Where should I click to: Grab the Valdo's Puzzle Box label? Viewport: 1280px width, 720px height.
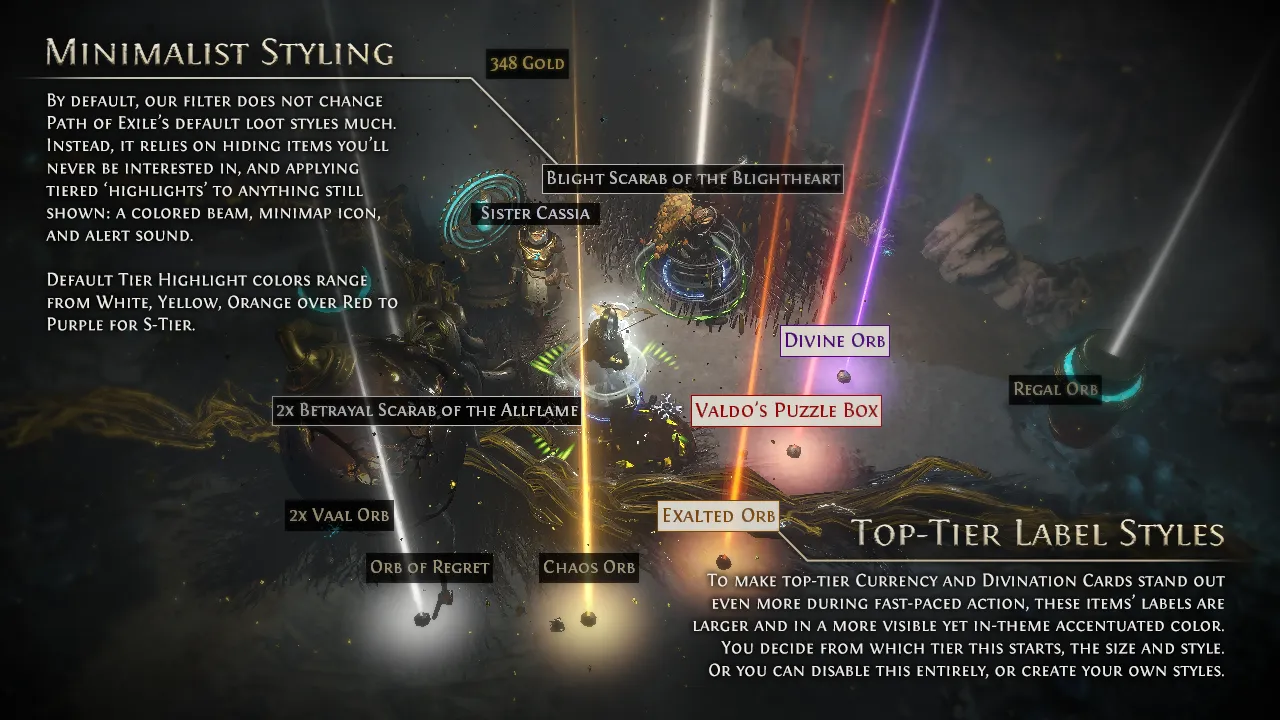click(x=786, y=410)
